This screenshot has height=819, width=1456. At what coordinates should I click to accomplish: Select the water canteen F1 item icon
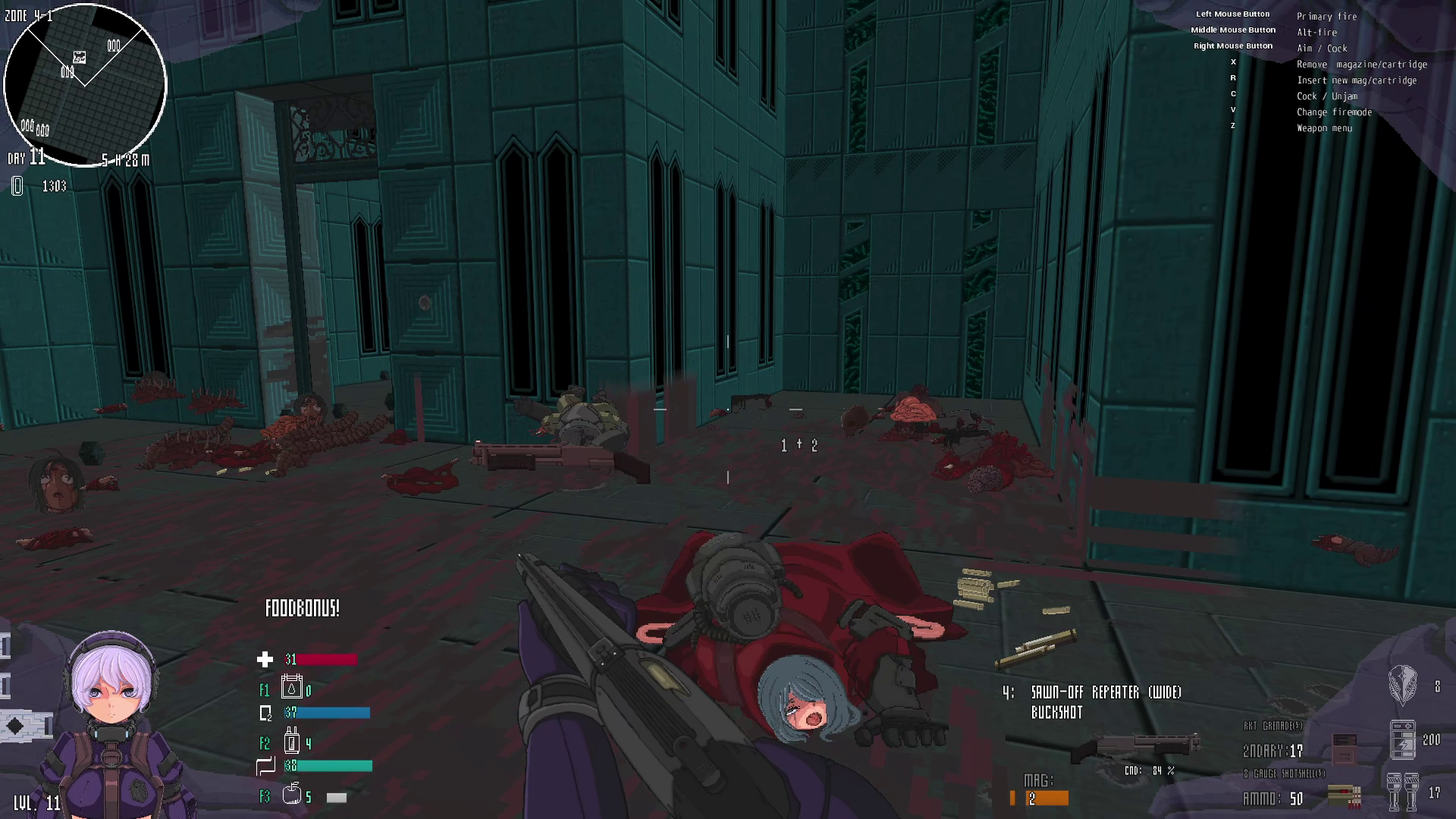click(x=290, y=689)
